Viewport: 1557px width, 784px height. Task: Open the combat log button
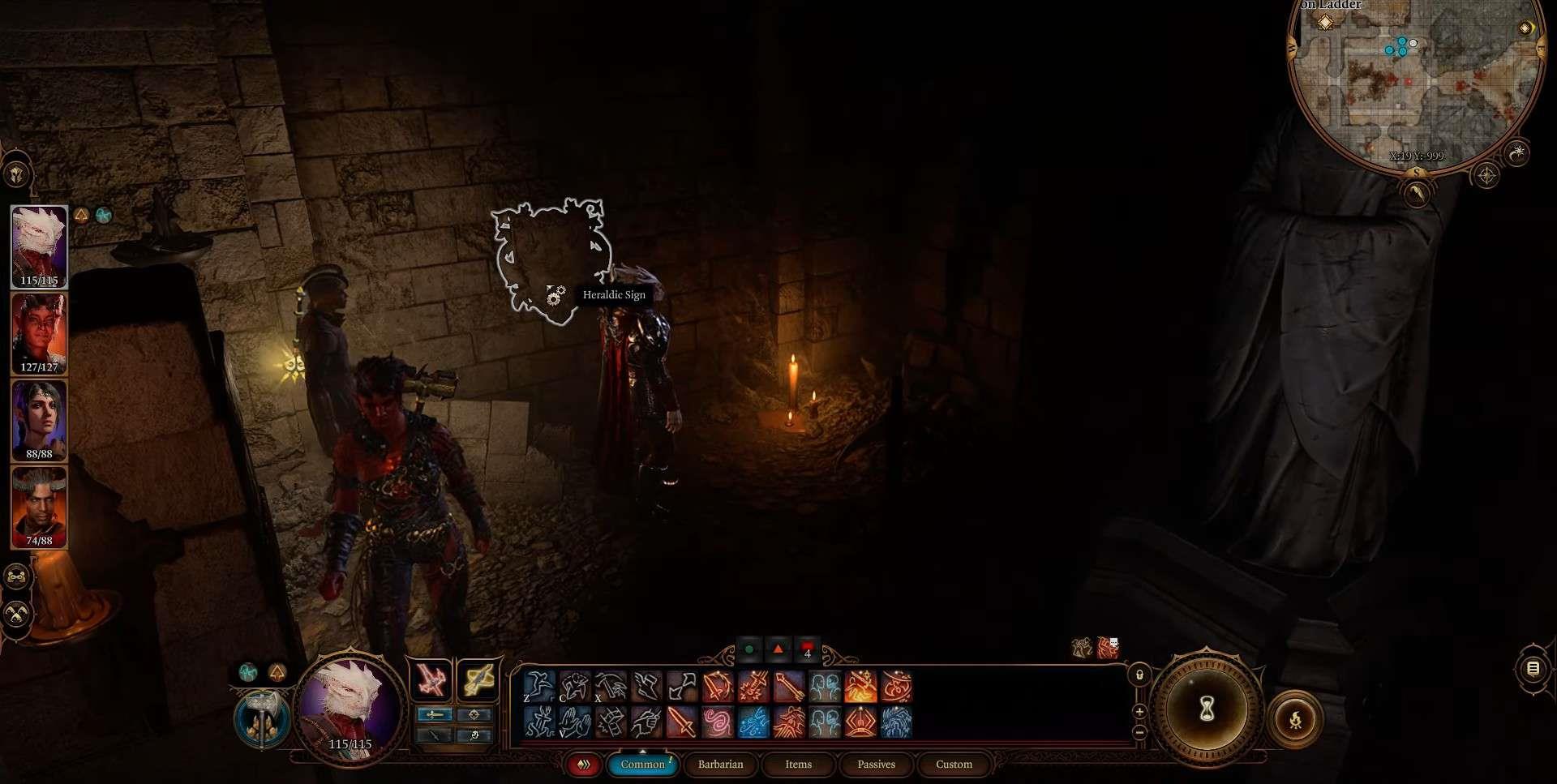(1533, 669)
